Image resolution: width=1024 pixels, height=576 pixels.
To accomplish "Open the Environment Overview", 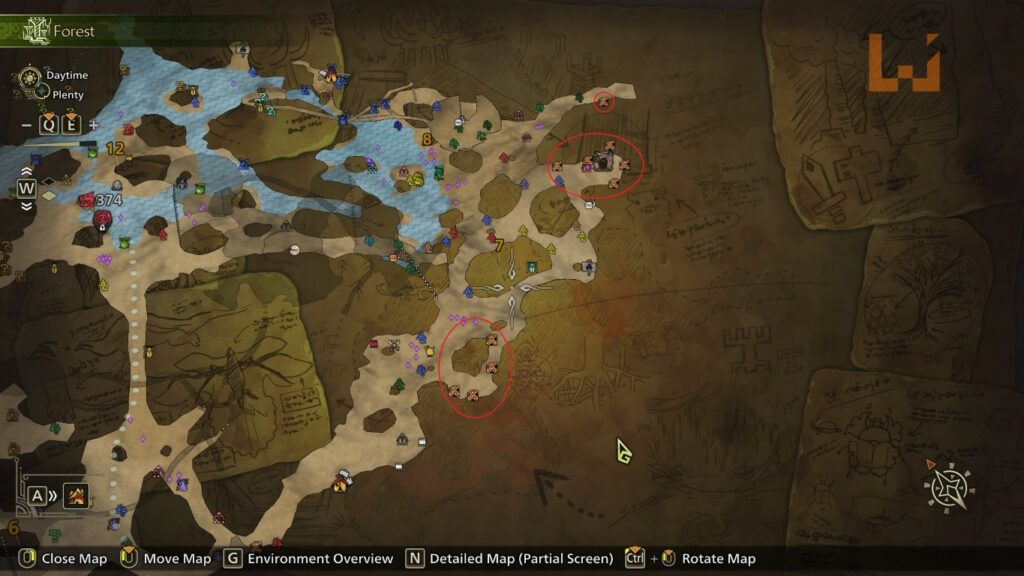I will [309, 558].
